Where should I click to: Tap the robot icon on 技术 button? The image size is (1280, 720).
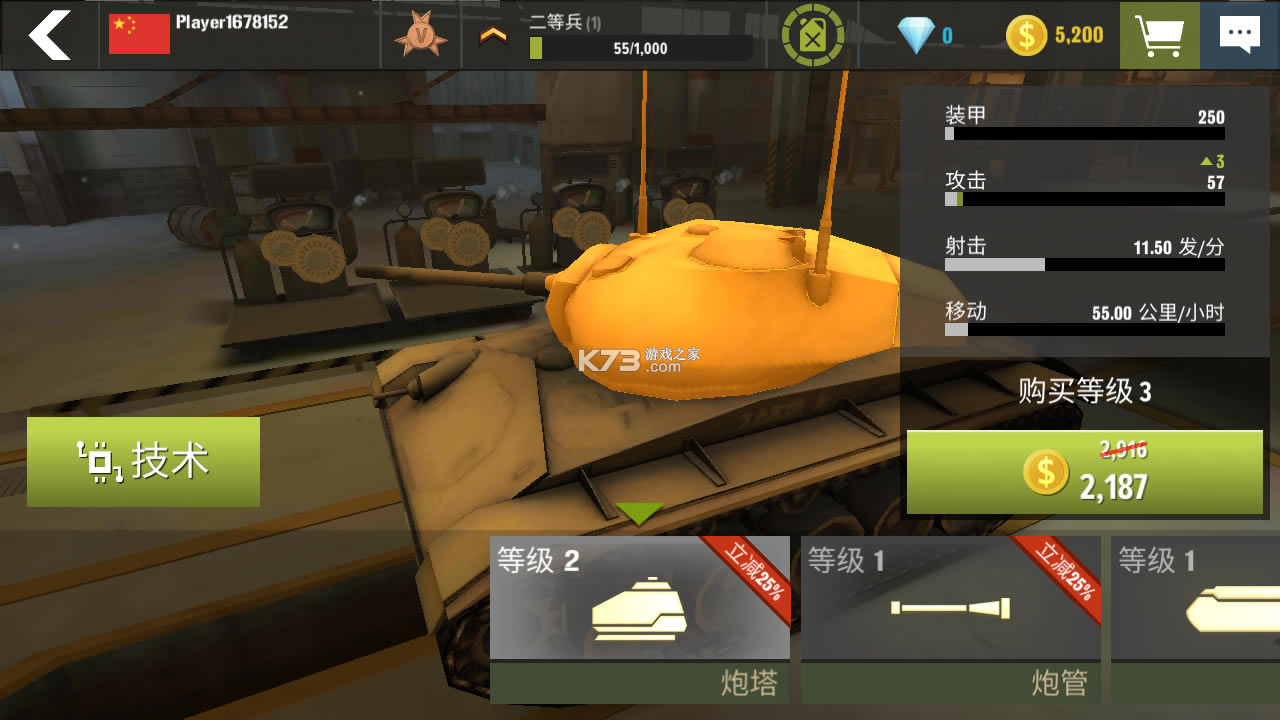coord(100,461)
